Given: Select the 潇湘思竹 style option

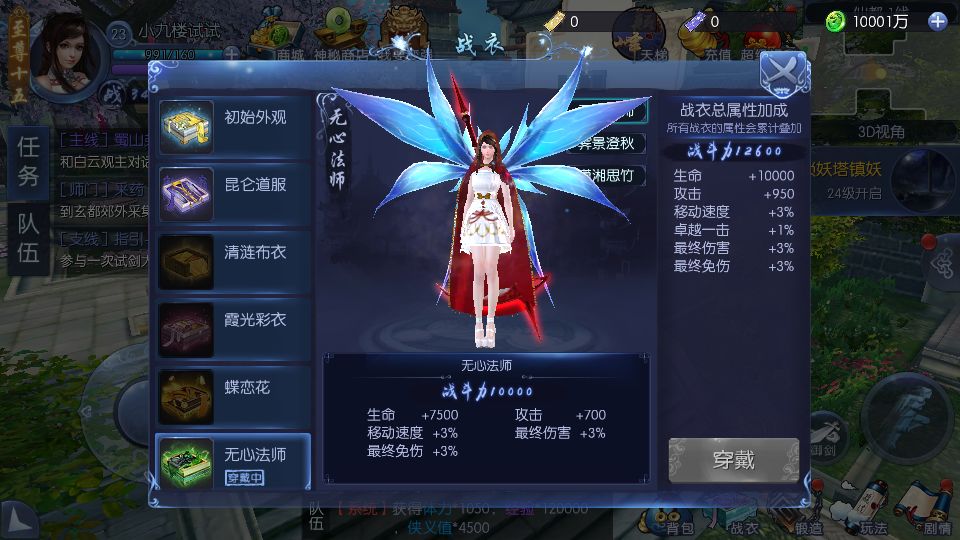Looking at the screenshot, I should pyautogui.click(x=612, y=176).
